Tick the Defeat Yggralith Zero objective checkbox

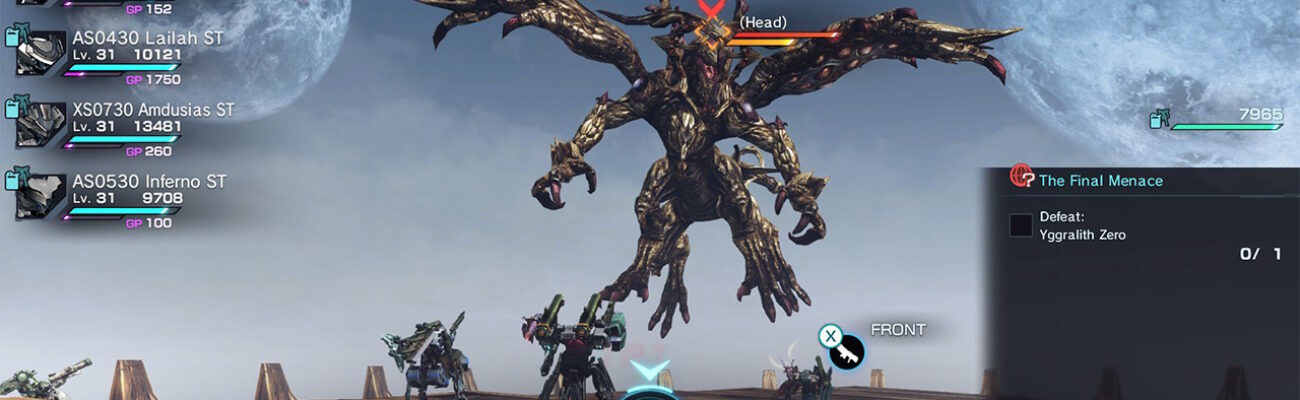[x=1021, y=225]
